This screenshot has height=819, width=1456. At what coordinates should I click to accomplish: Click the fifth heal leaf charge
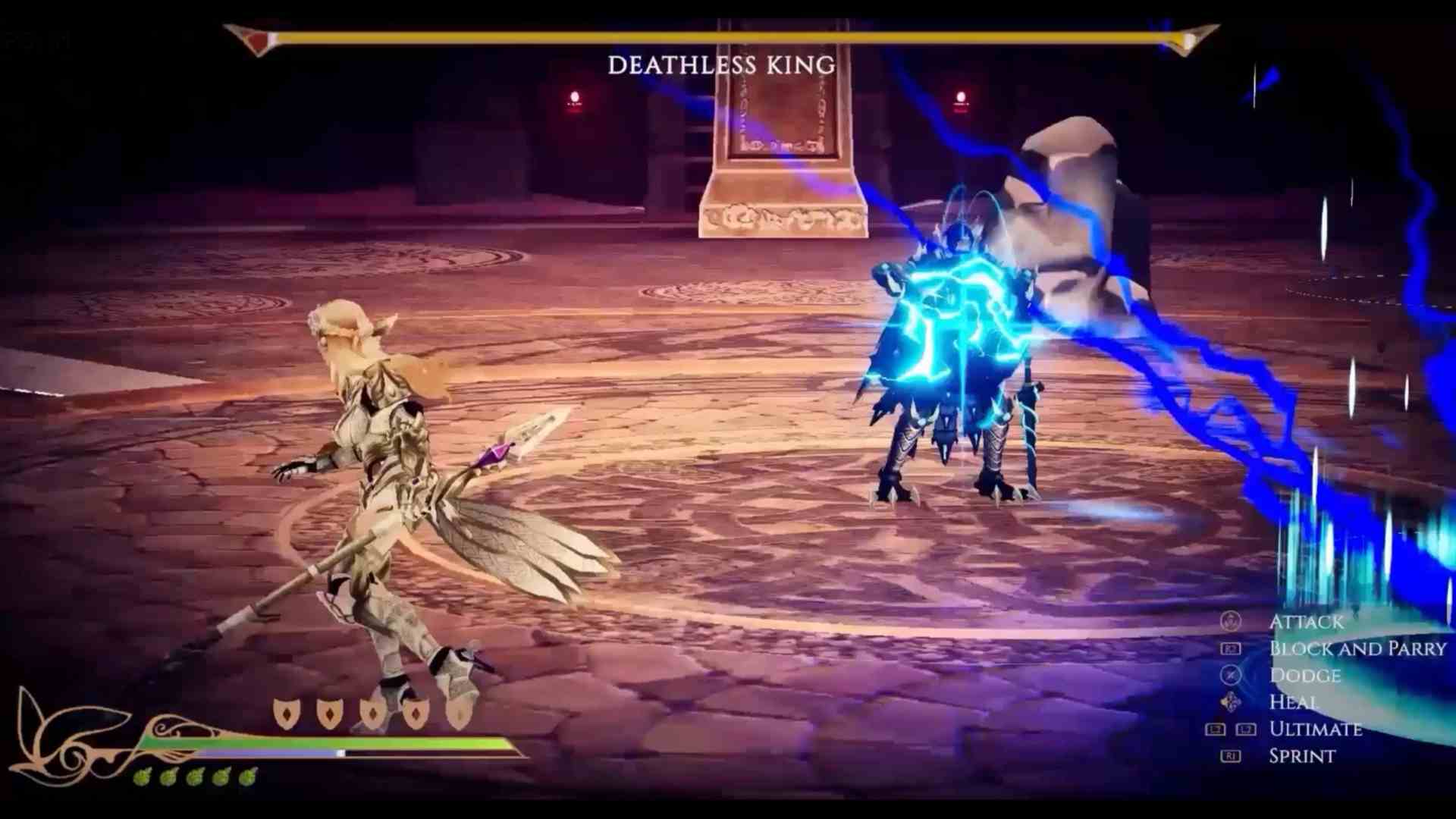(x=246, y=777)
